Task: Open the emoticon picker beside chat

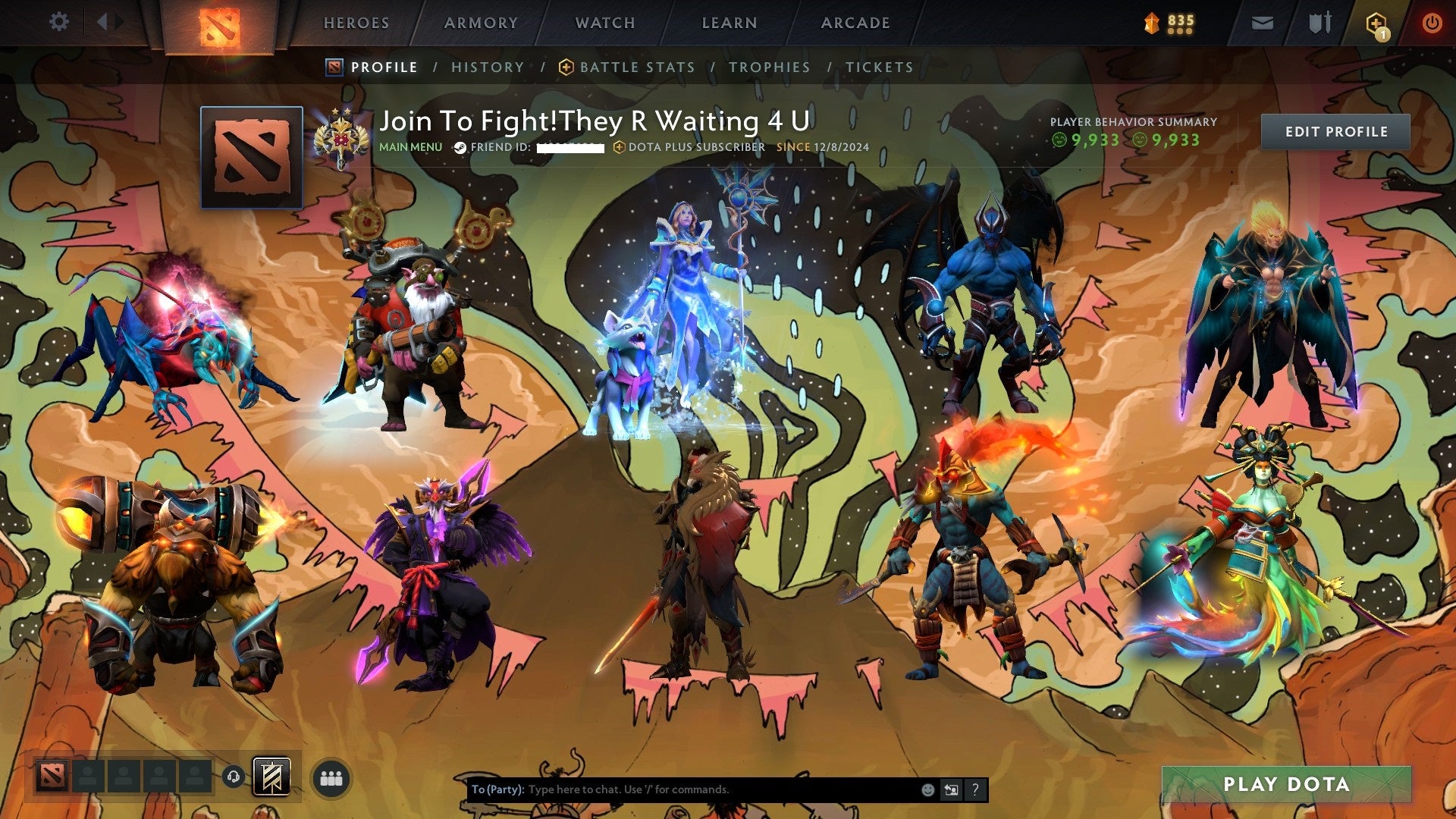Action: 928,789
